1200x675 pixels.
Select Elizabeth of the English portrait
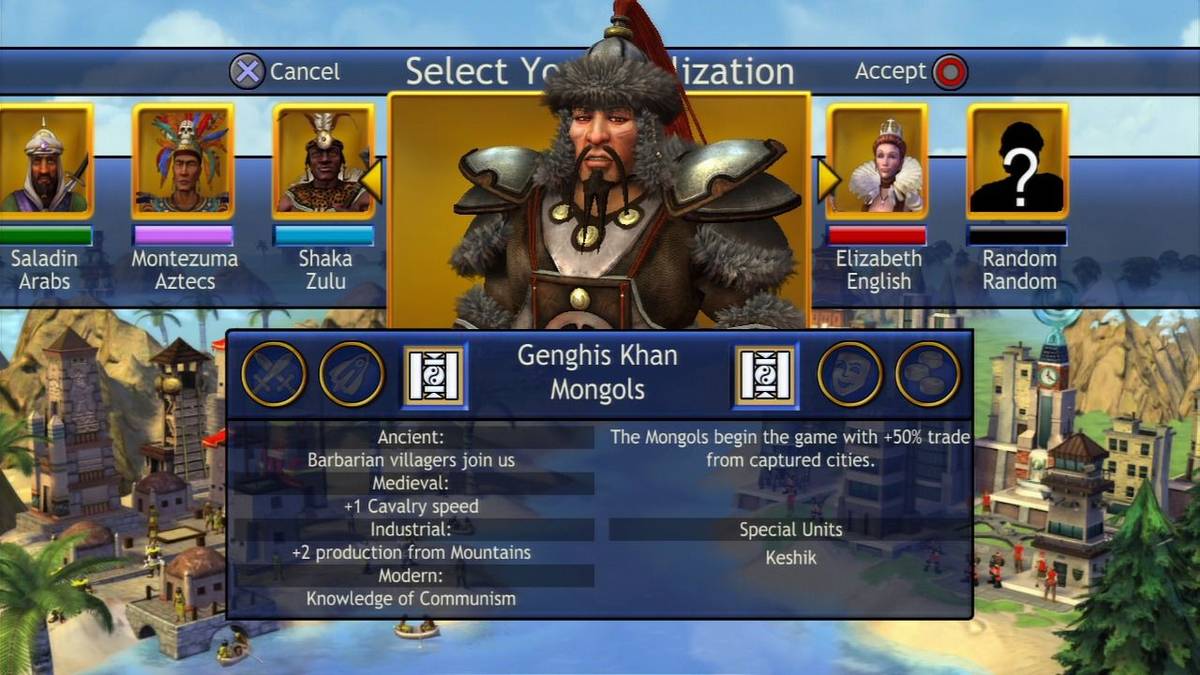click(877, 162)
